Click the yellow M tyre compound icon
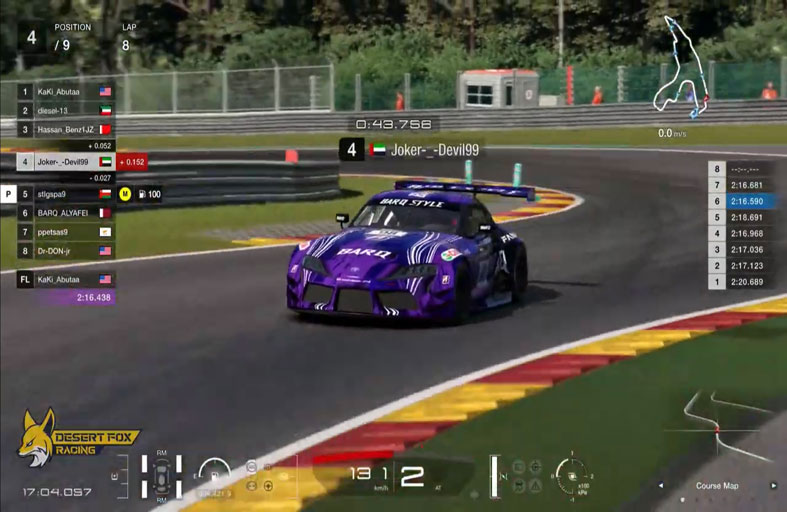The height and width of the screenshot is (512, 787). click(125, 194)
